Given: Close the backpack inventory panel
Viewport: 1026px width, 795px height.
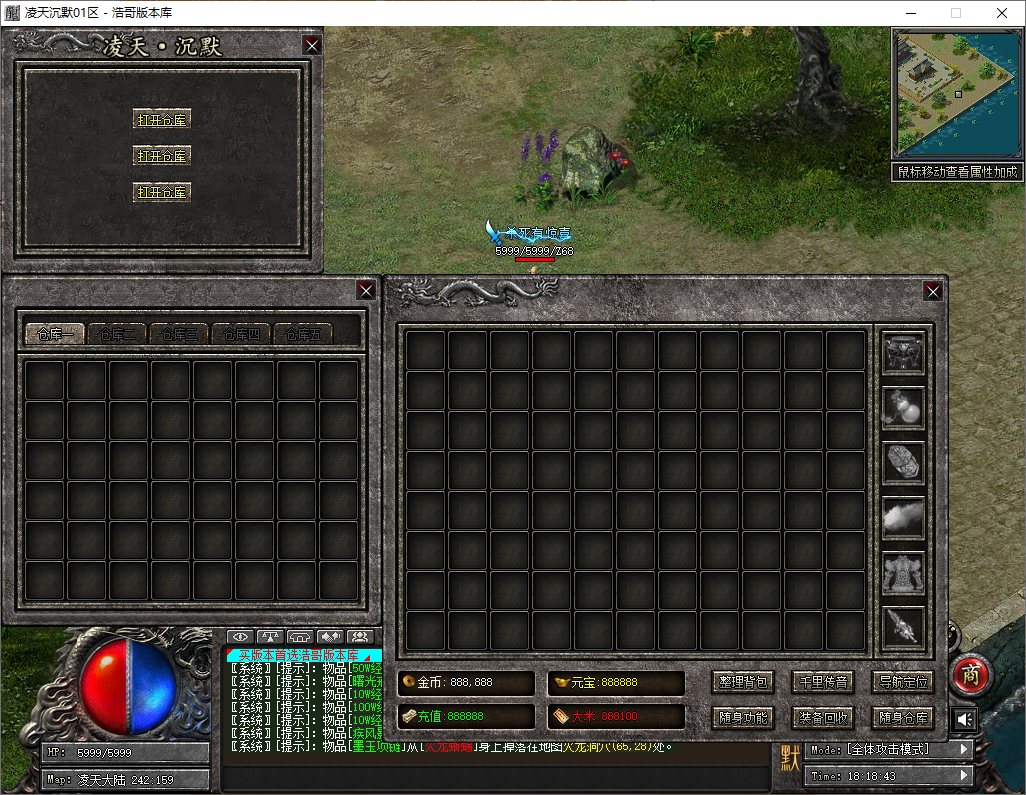Looking at the screenshot, I should click(x=933, y=291).
